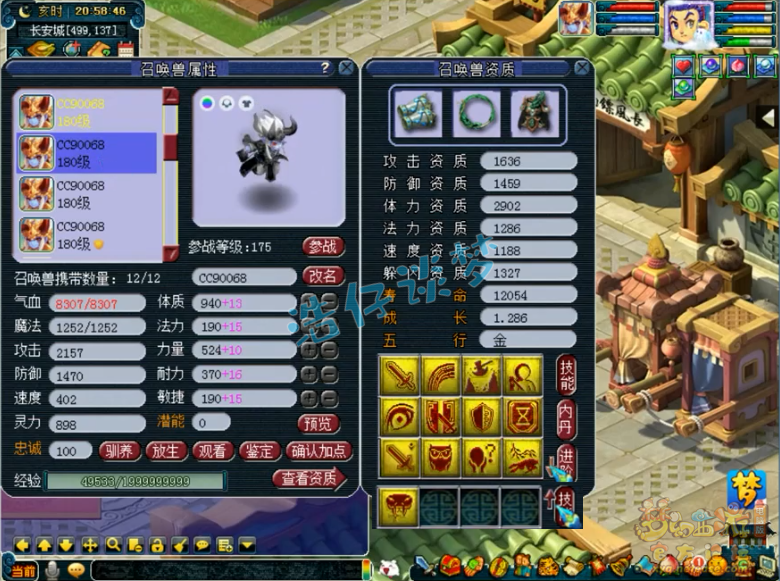This screenshot has width=780, height=581.
Task: Close the 召唤兽资质 aptitude window
Action: tap(581, 68)
